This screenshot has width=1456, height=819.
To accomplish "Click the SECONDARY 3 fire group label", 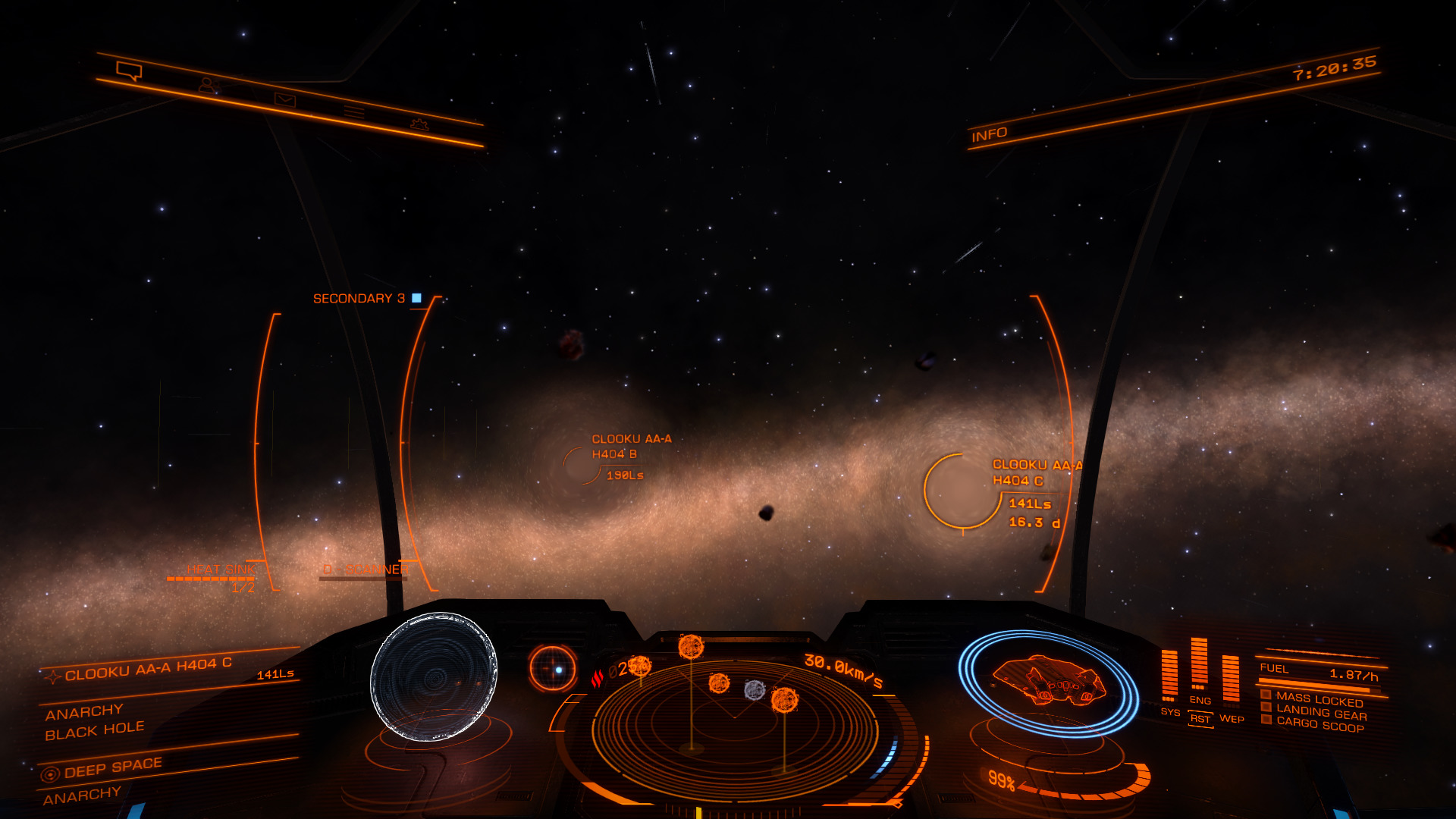I will tap(359, 299).
